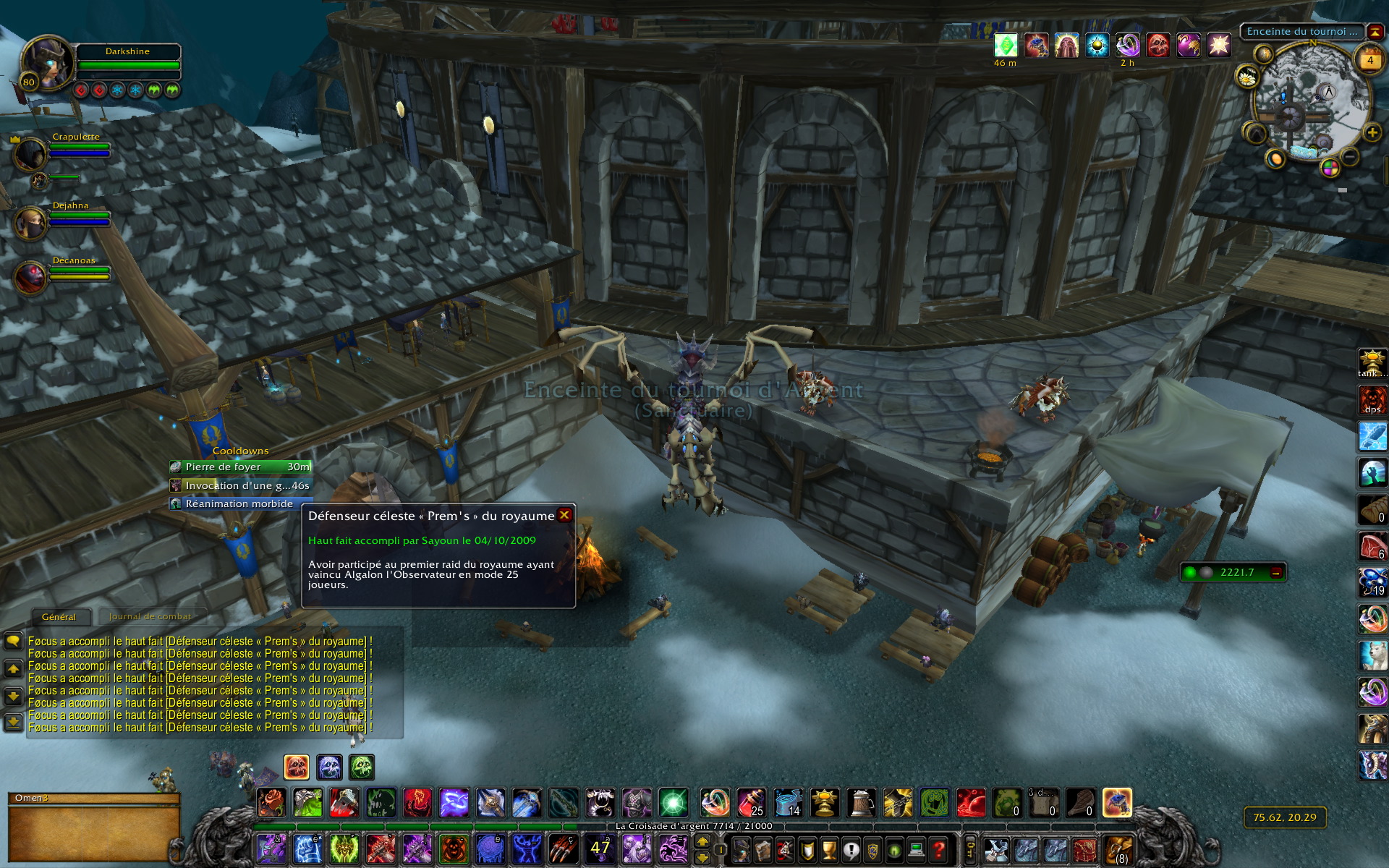Use the red potion with 25 charges
Image resolution: width=1389 pixels, height=868 pixels.
pyautogui.click(x=752, y=803)
